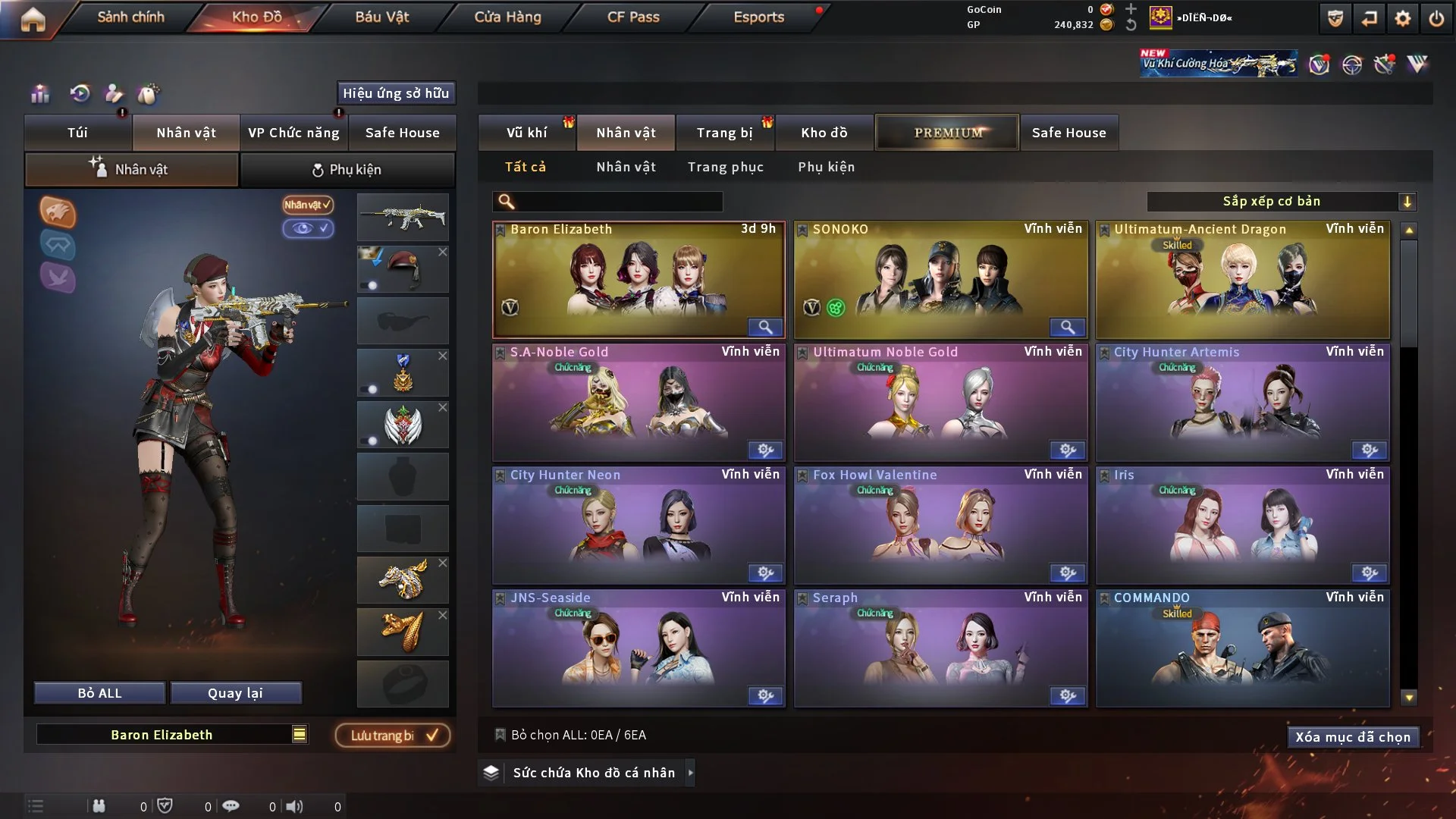Toggle the eye visibility switch under Nhân vật badge
Screen dimensions: 1456x819
[x=309, y=229]
